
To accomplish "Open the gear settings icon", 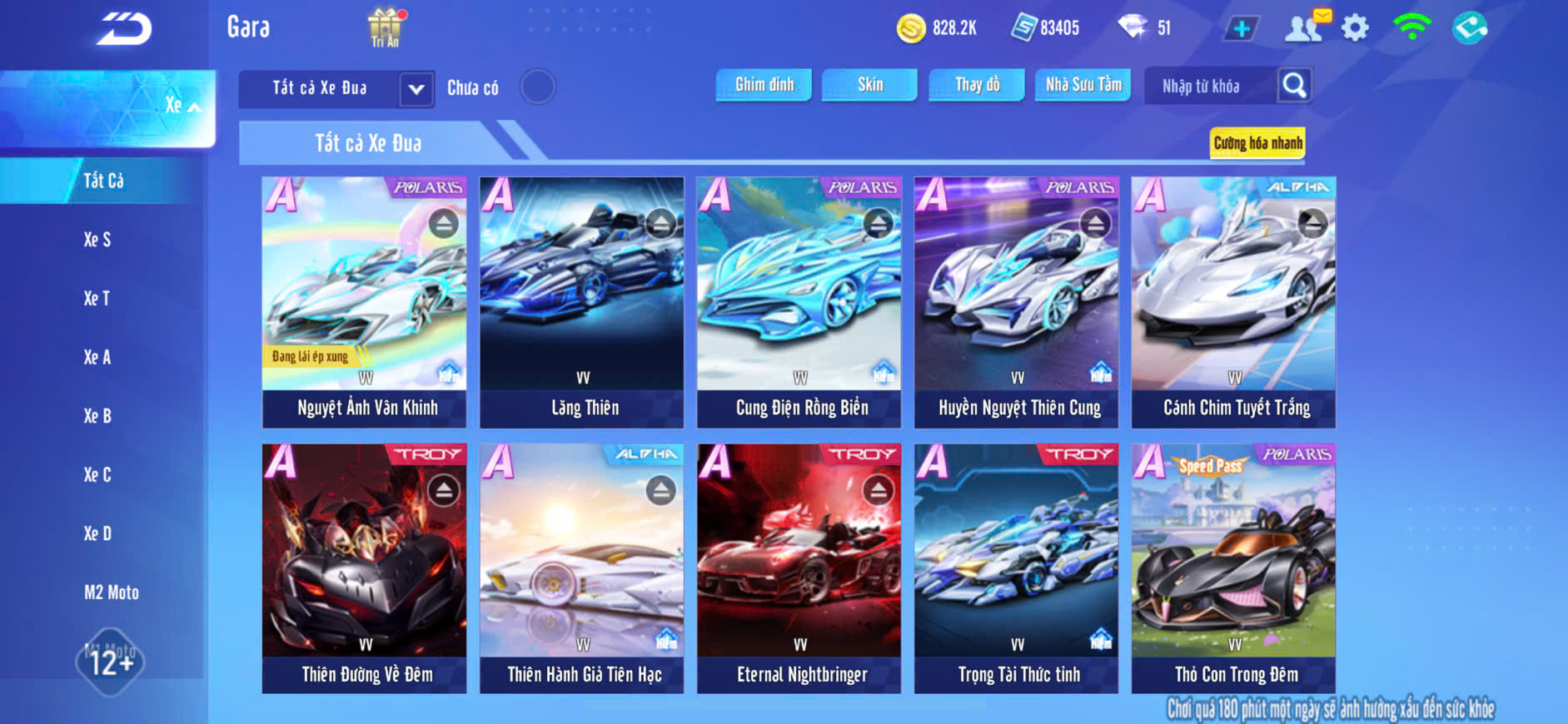I will click(1355, 28).
